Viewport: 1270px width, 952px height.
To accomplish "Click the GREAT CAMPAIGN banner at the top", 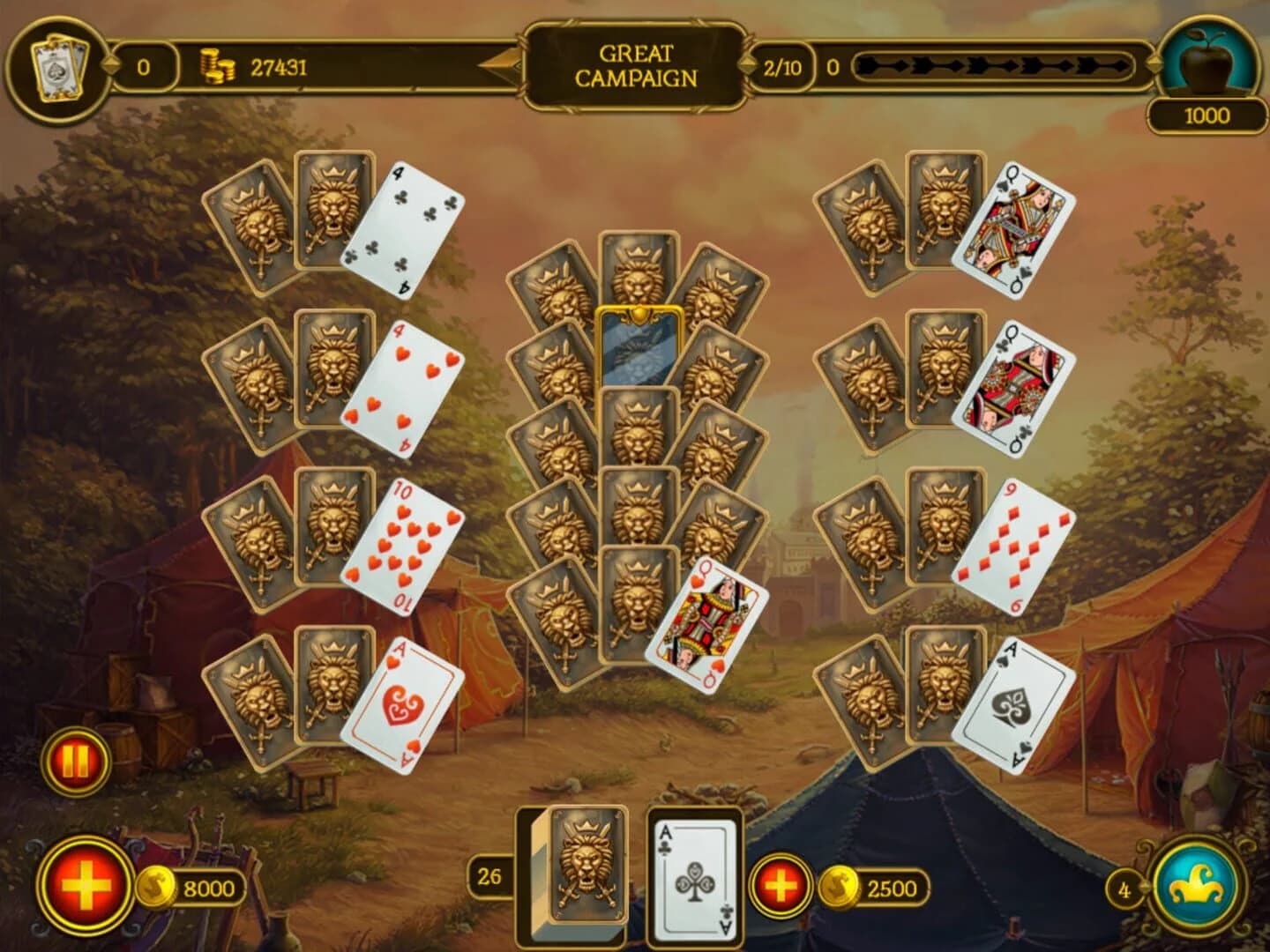I will (x=637, y=64).
